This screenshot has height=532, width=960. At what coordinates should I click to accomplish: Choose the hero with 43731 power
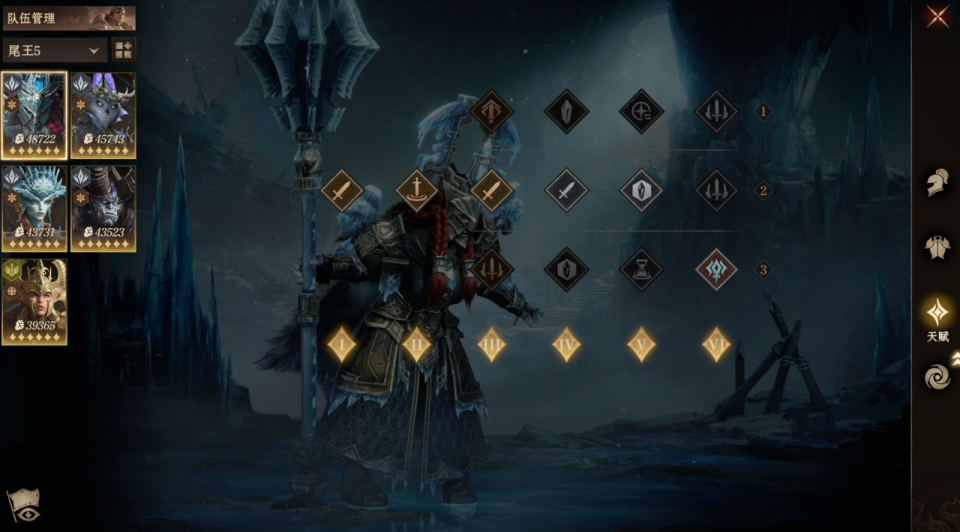[34, 208]
